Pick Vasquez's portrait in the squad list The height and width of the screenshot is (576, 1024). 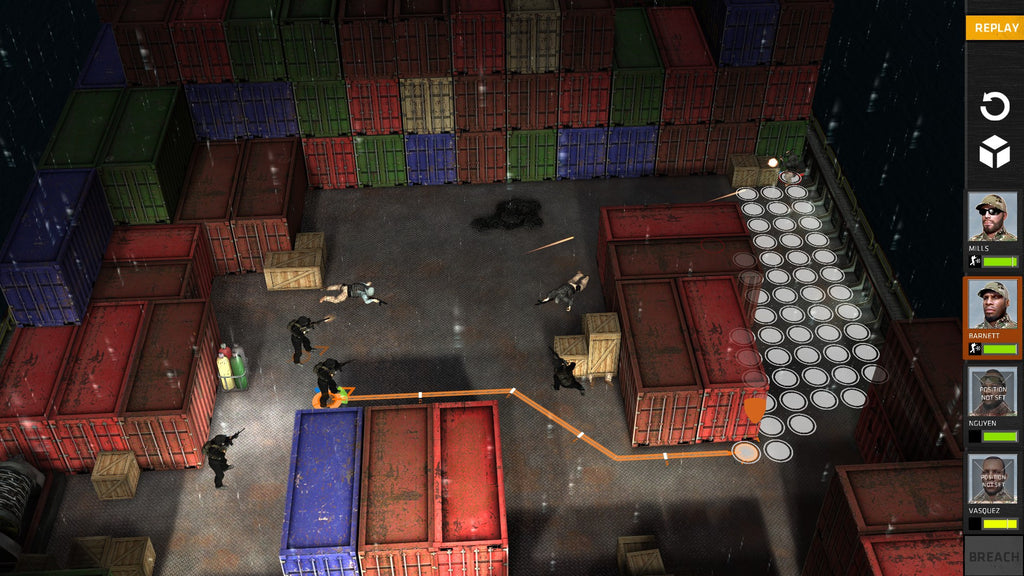(x=992, y=478)
